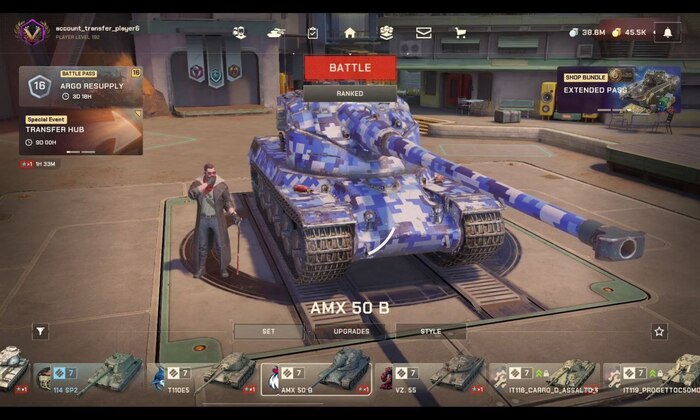The image size is (700, 420).
Task: Toggle the favorites star icon
Action: click(x=659, y=331)
